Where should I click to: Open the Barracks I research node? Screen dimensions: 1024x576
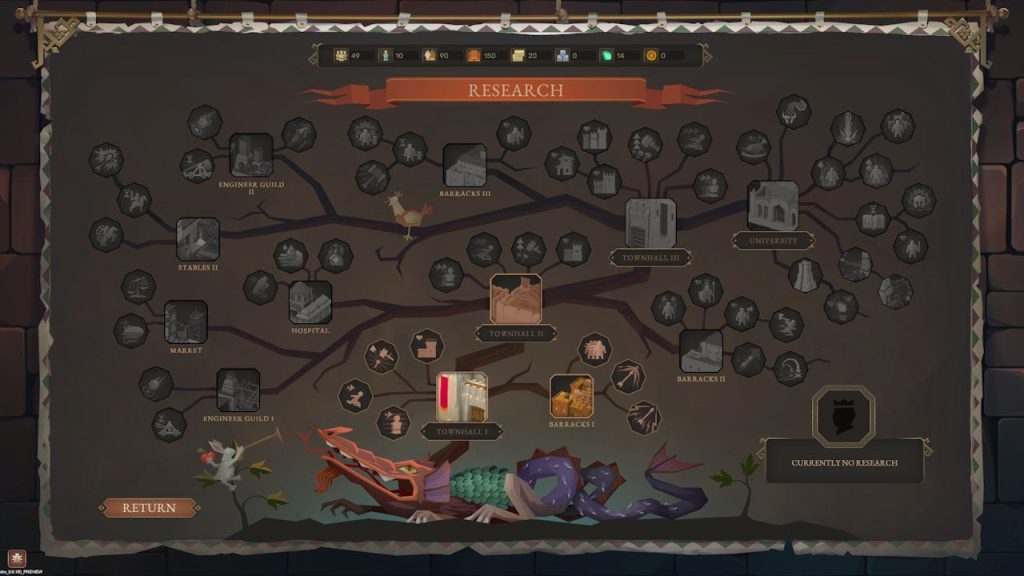click(x=572, y=396)
